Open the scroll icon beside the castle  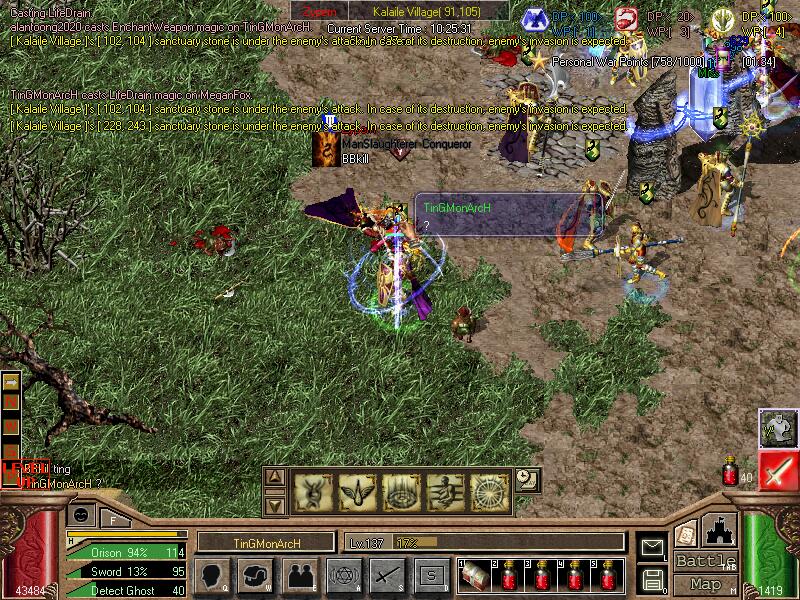686,533
